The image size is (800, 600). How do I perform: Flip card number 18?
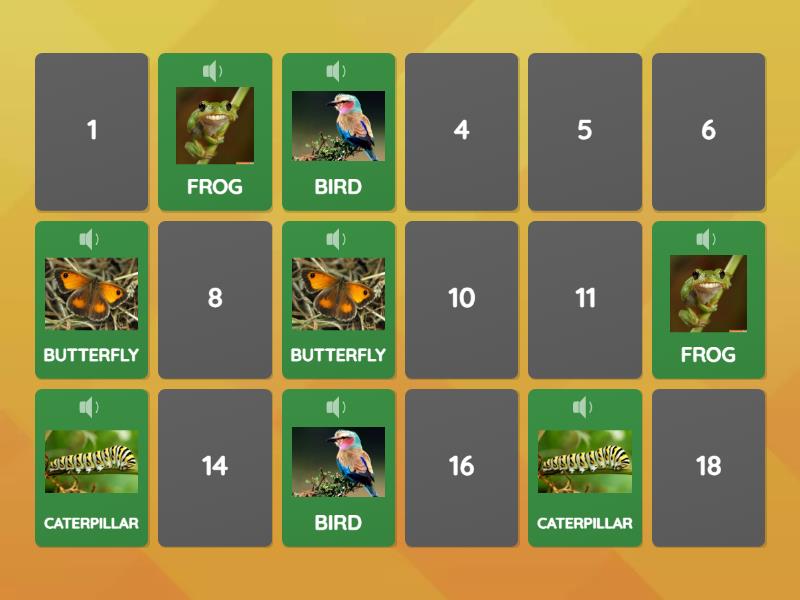click(708, 467)
